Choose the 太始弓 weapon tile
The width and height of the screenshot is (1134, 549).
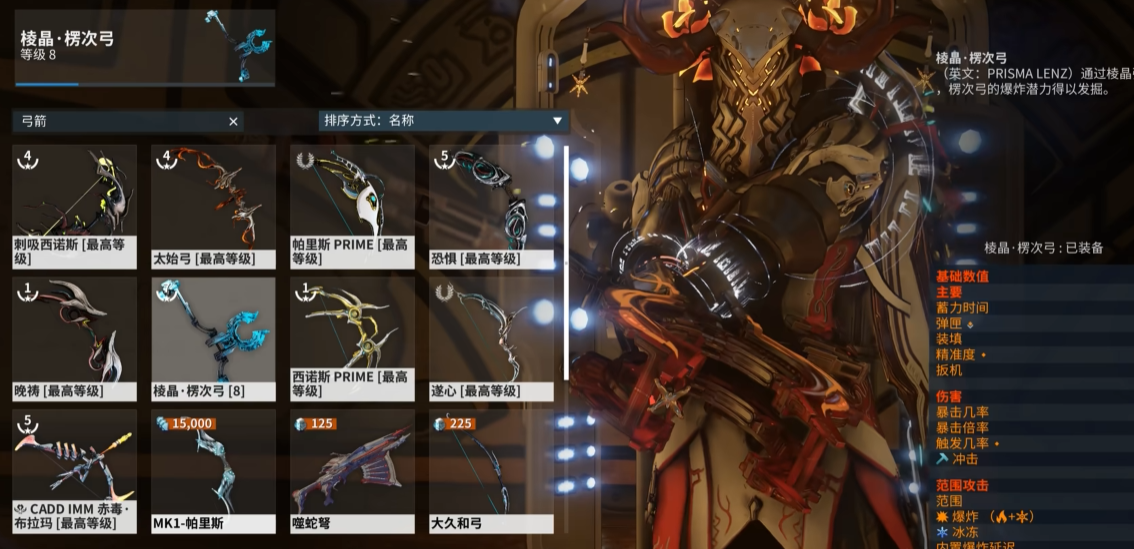[214, 206]
